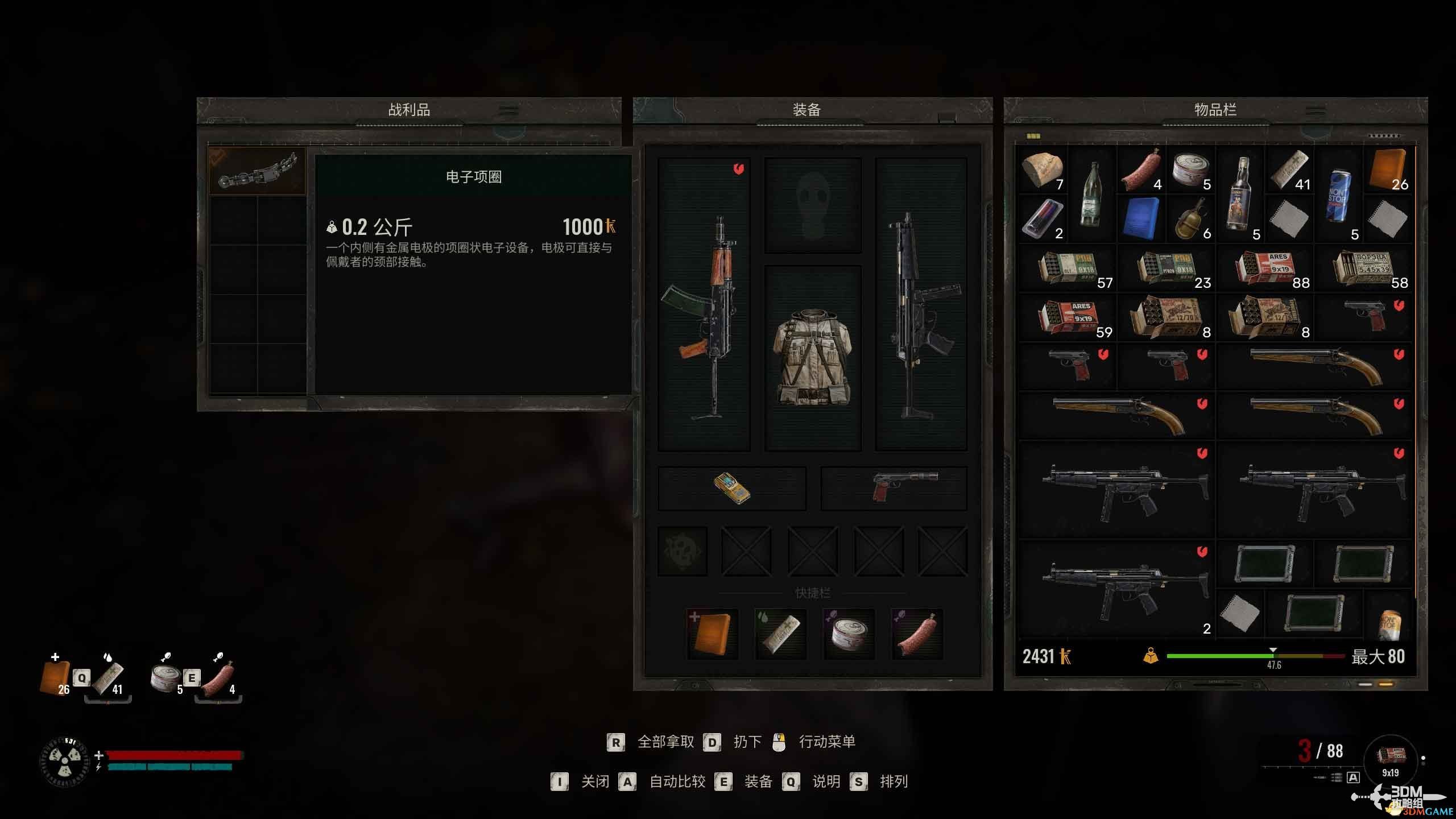1456x819 pixels.
Task: Pick the grenade stack of six
Action: 1190,219
